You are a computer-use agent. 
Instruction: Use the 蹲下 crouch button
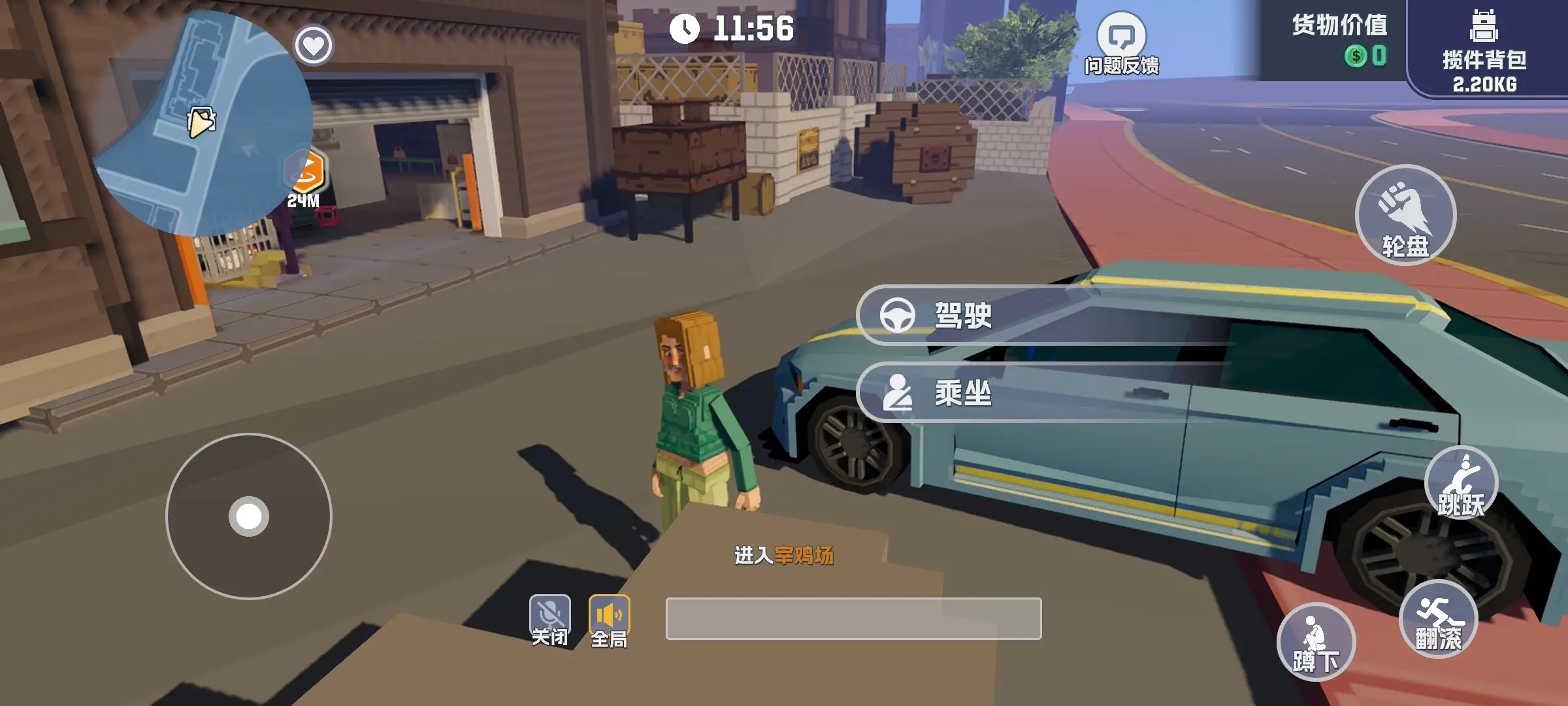coord(1316,642)
